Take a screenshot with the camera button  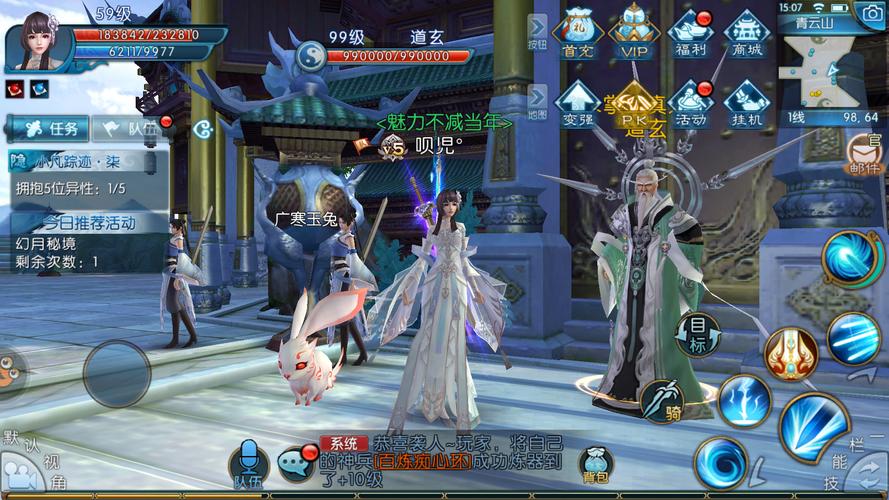tap(870, 13)
